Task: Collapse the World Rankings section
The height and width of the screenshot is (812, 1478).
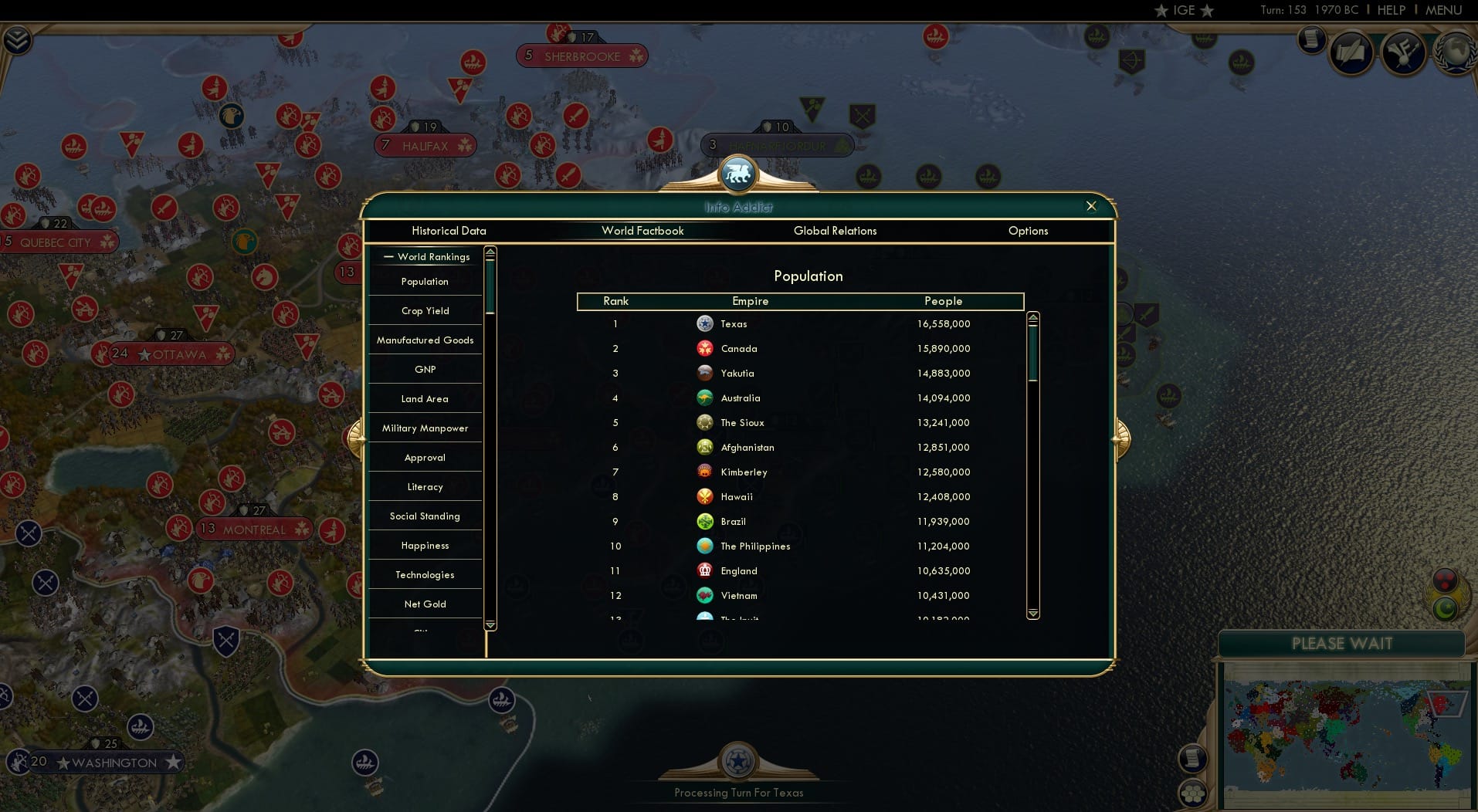Action: 388,257
